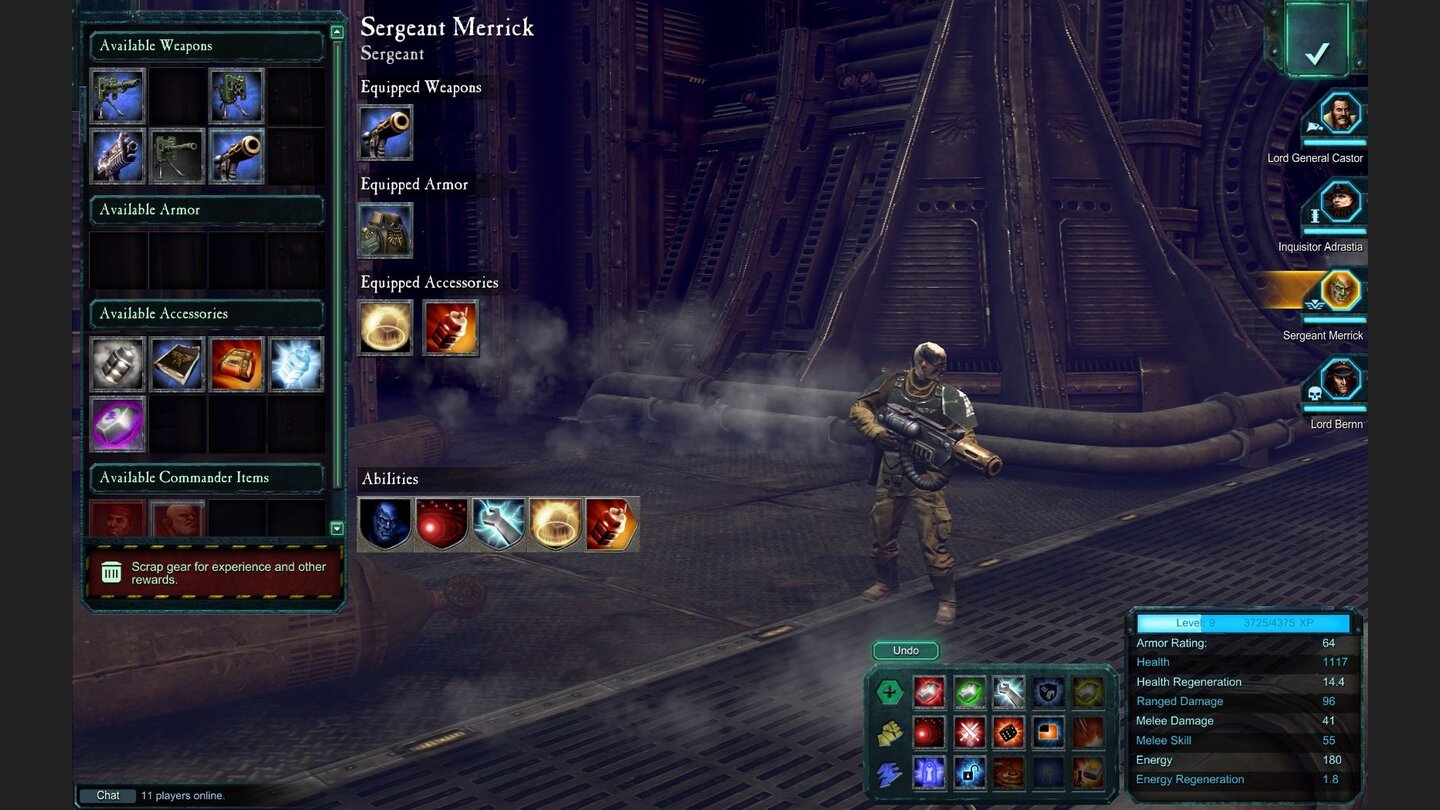Open the black Imperial tome accessory
The width and height of the screenshot is (1440, 810).
coord(177,364)
